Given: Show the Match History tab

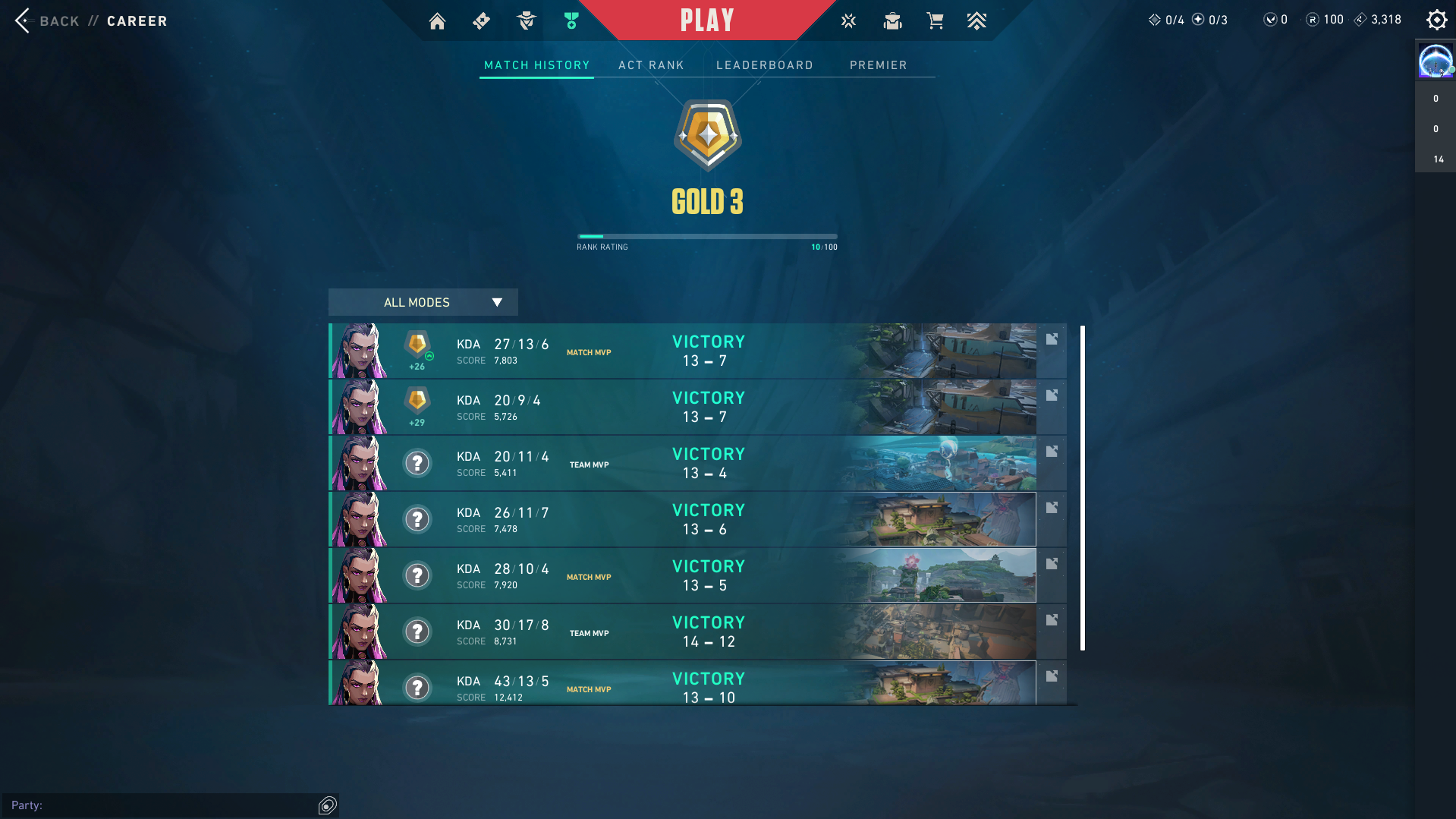Looking at the screenshot, I should click(536, 65).
